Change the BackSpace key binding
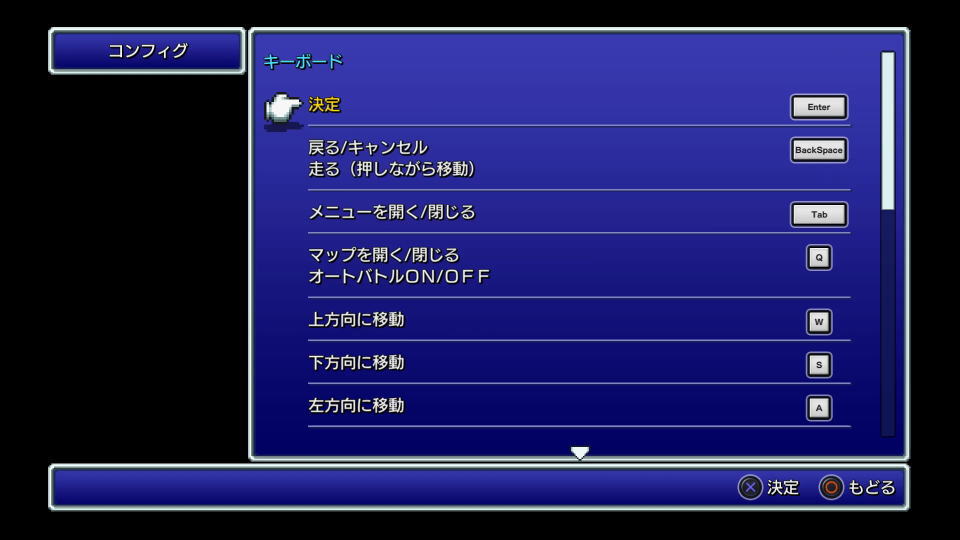Image resolution: width=960 pixels, height=540 pixels. click(819, 150)
